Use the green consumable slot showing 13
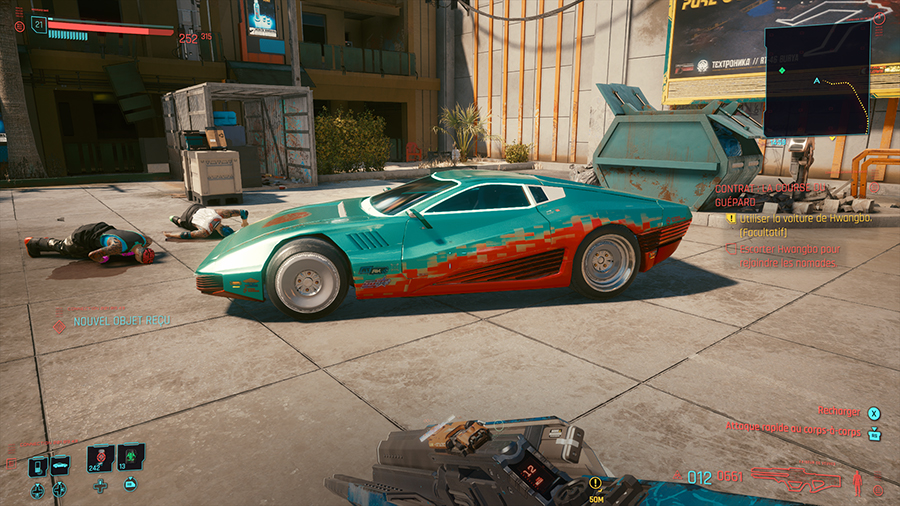The height and width of the screenshot is (506, 900). [130, 459]
